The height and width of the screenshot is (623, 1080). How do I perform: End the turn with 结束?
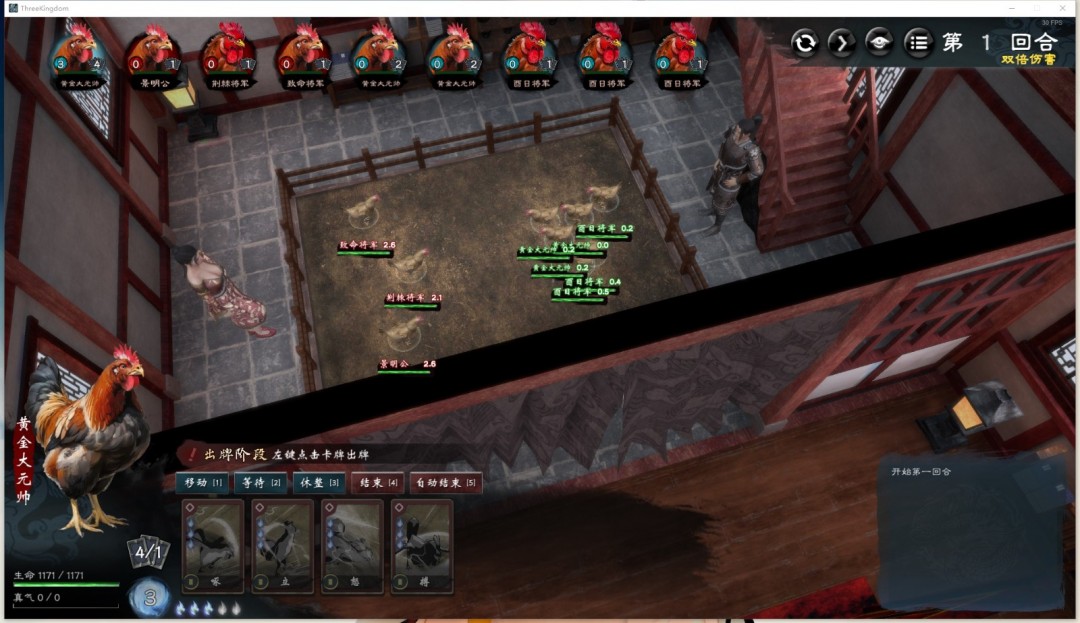(377, 483)
